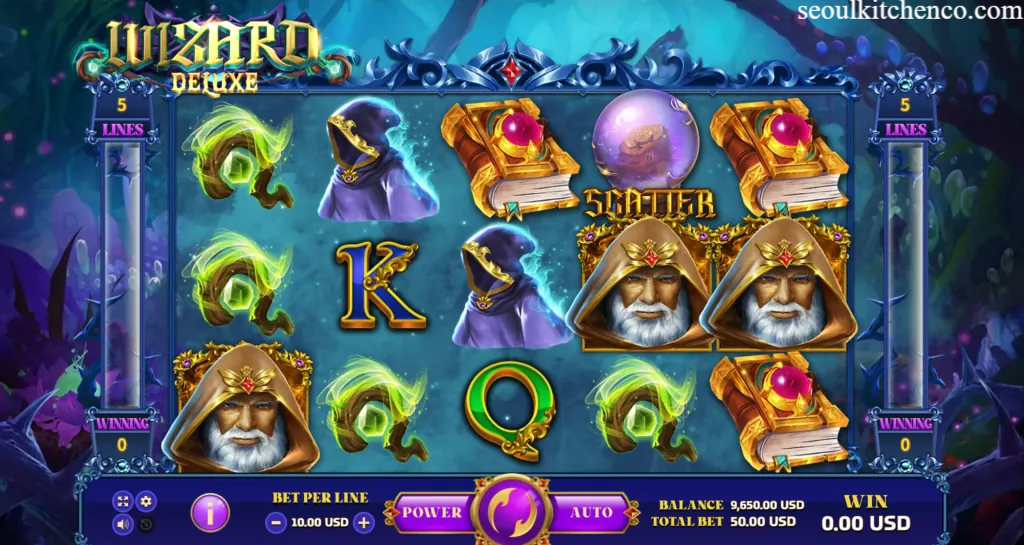Decrease the bet per line

click(x=275, y=521)
